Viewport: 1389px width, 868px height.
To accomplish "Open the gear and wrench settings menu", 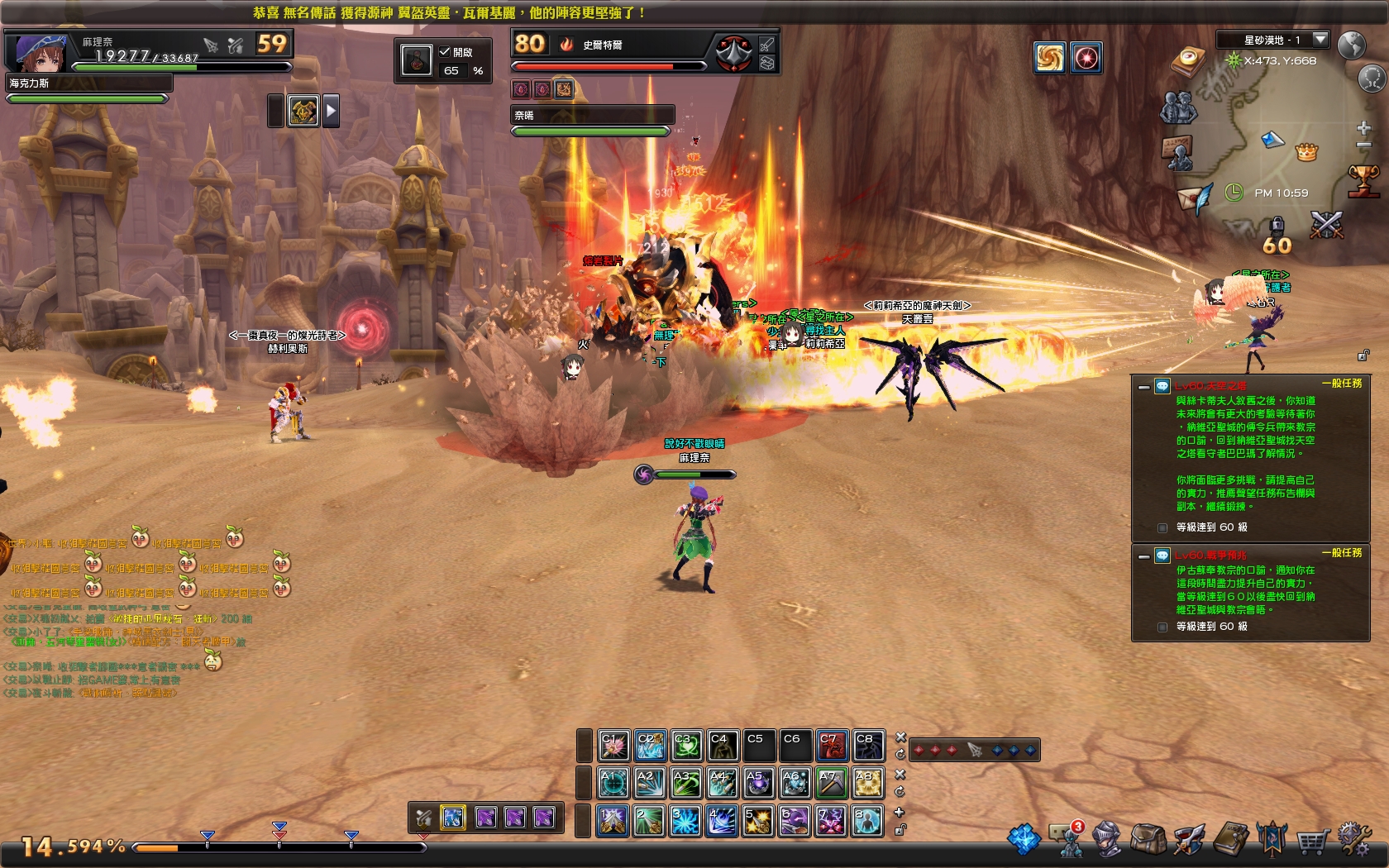I will 1354,838.
